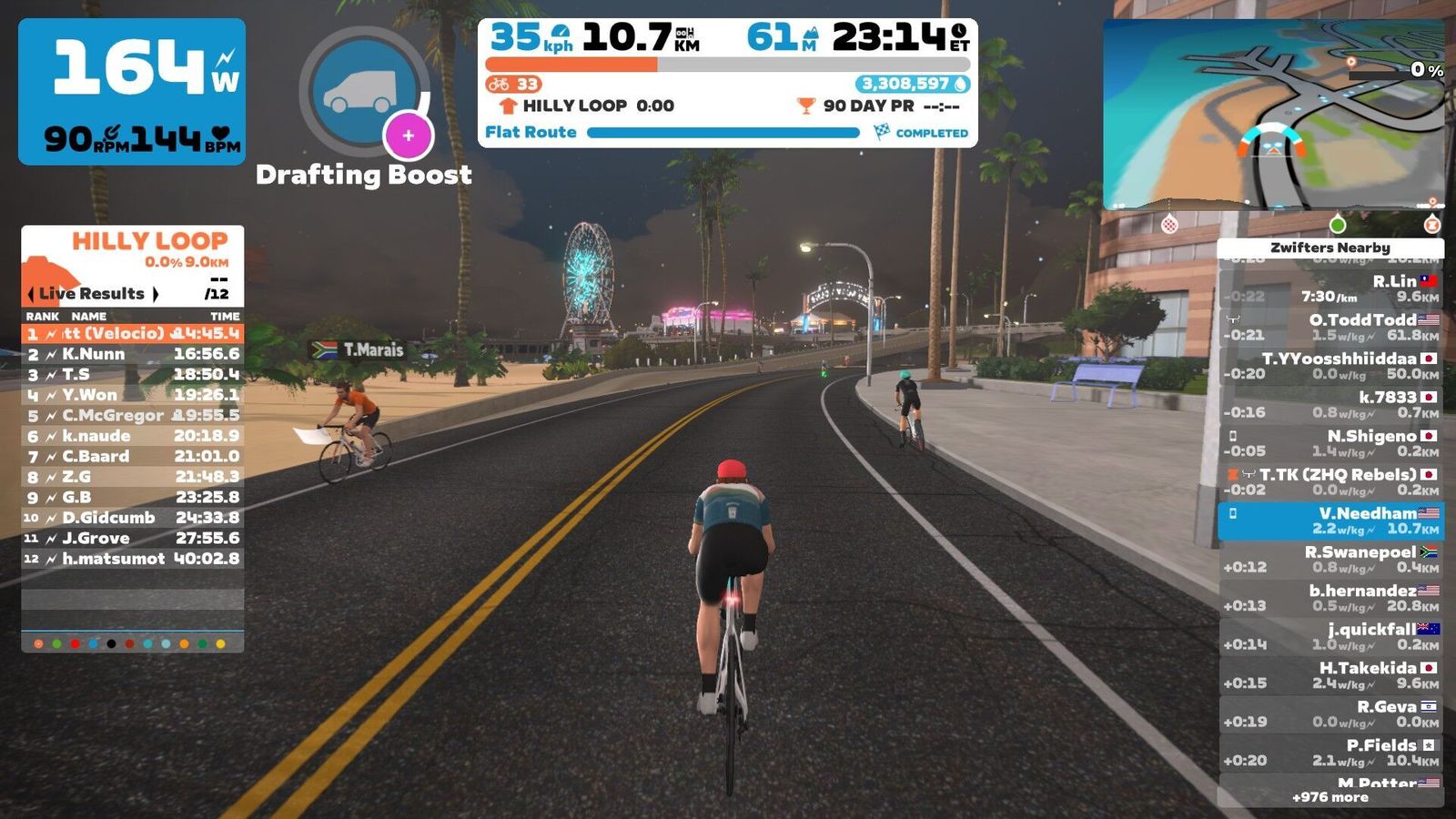This screenshot has height=819, width=1456.
Task: Select b.hernandez rider row
Action: click(x=1330, y=598)
